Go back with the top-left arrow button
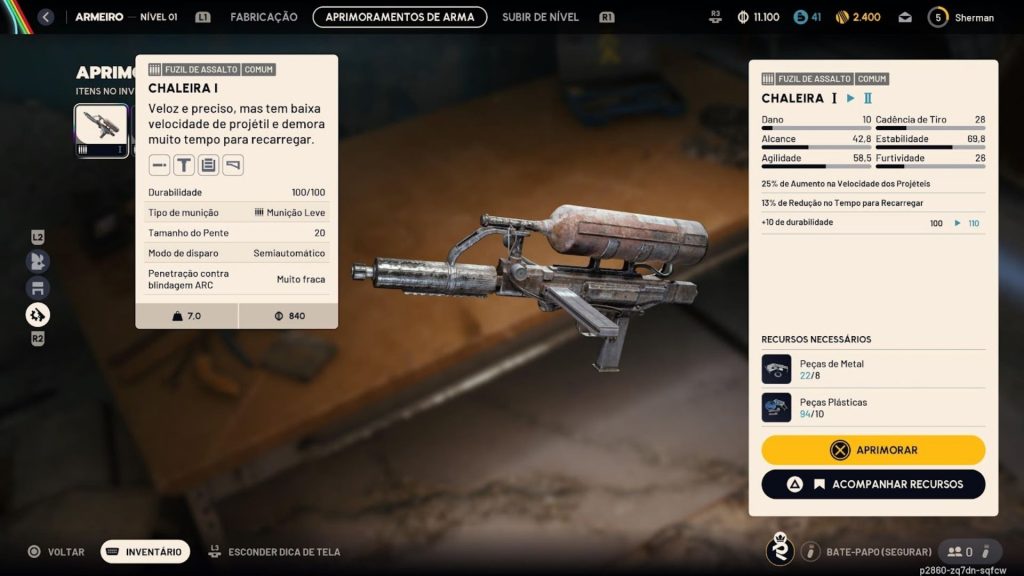This screenshot has width=1024, height=576. coord(45,17)
